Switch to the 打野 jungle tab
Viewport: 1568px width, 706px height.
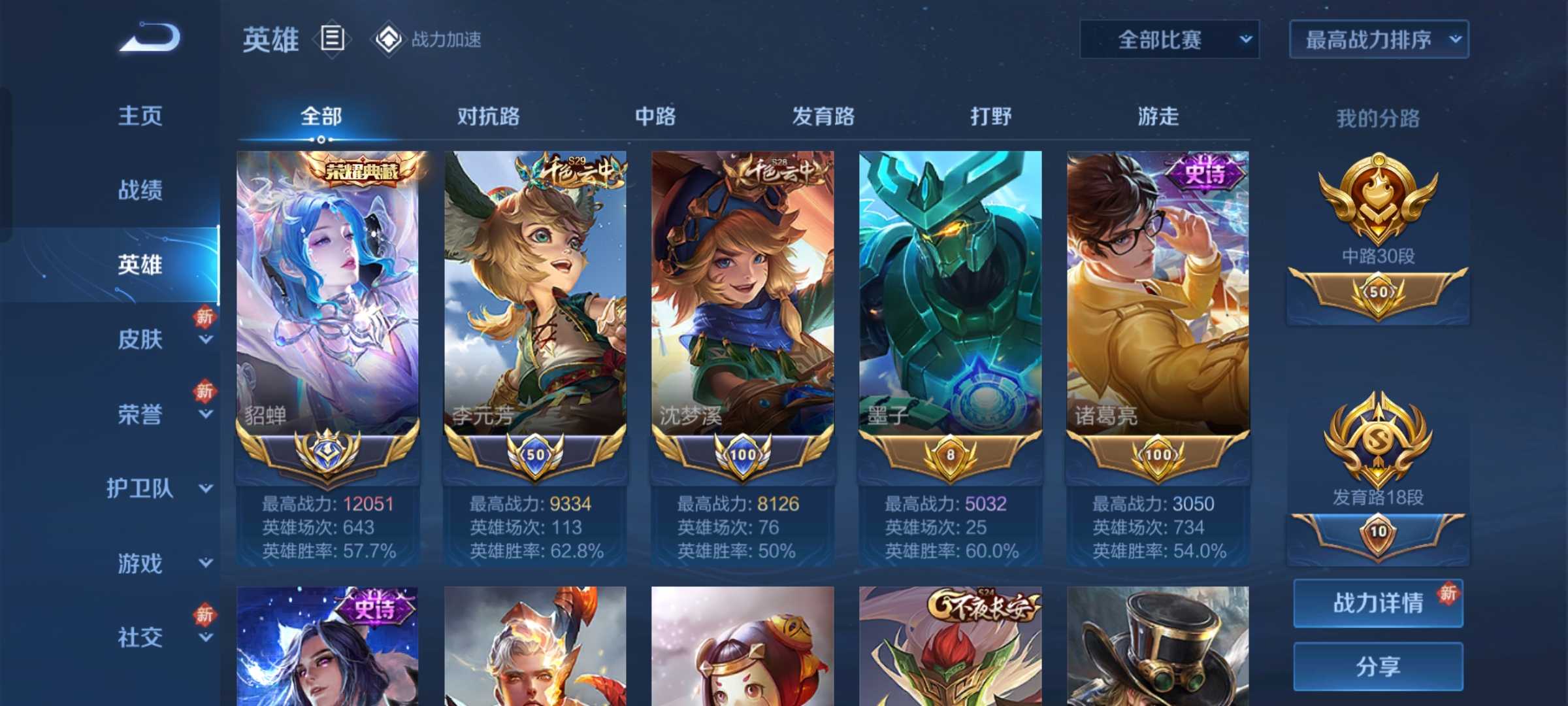(990, 116)
